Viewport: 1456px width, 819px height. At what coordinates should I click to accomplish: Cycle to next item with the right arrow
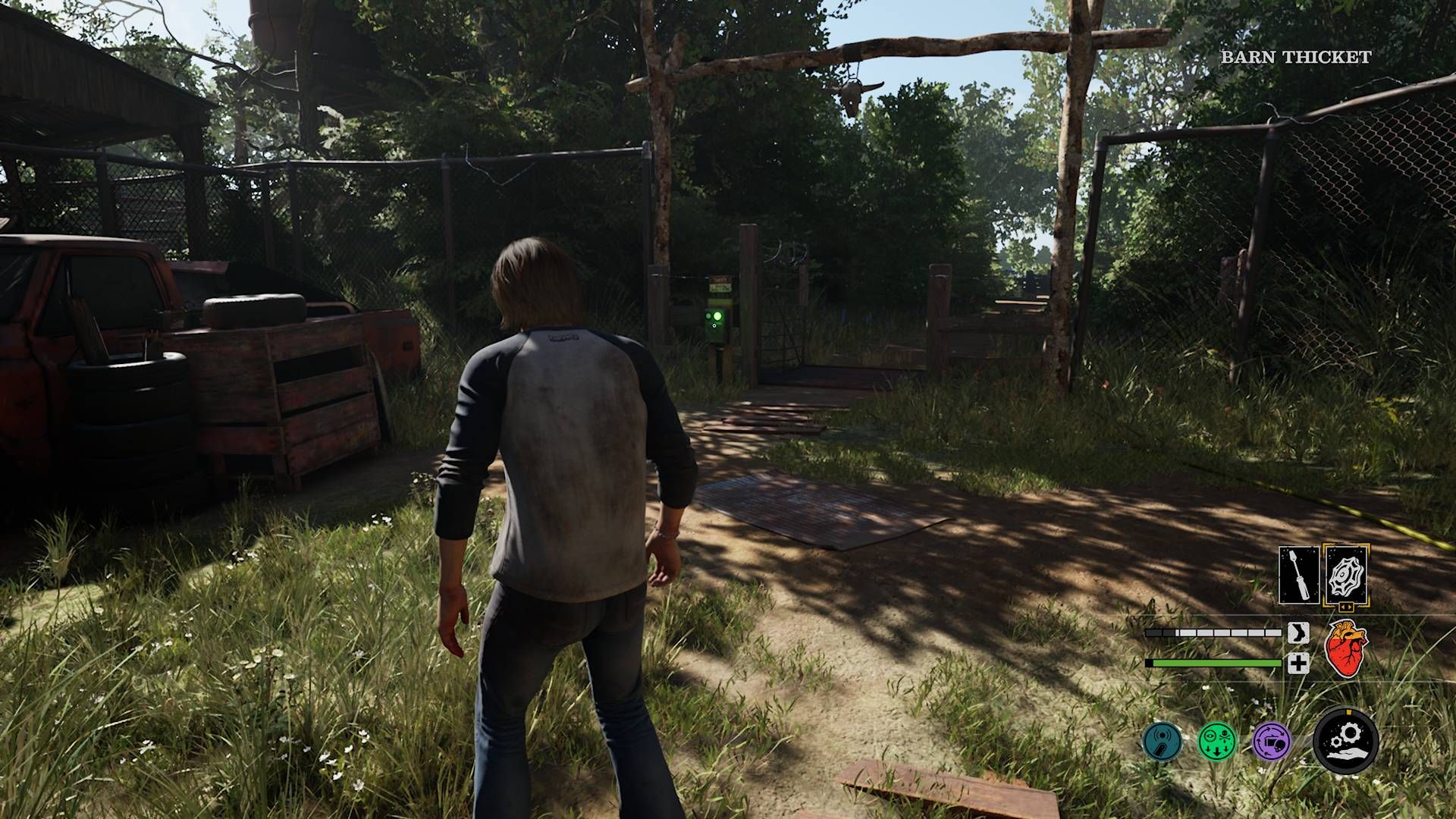click(x=1351, y=607)
